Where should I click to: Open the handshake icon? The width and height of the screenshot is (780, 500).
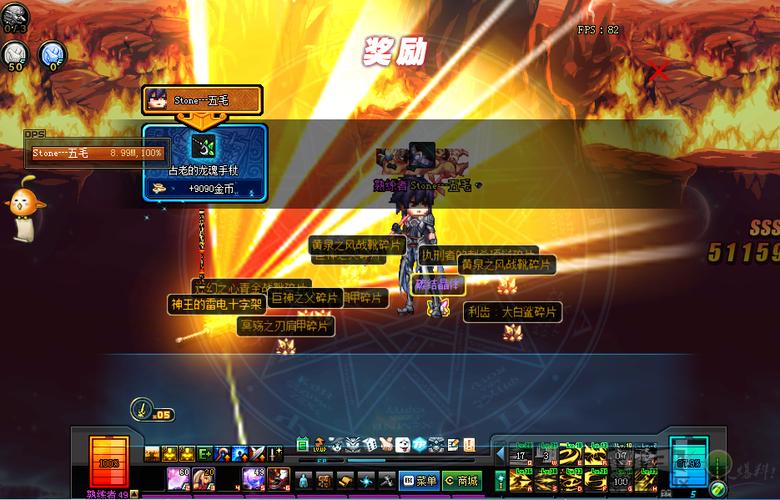[386, 444]
